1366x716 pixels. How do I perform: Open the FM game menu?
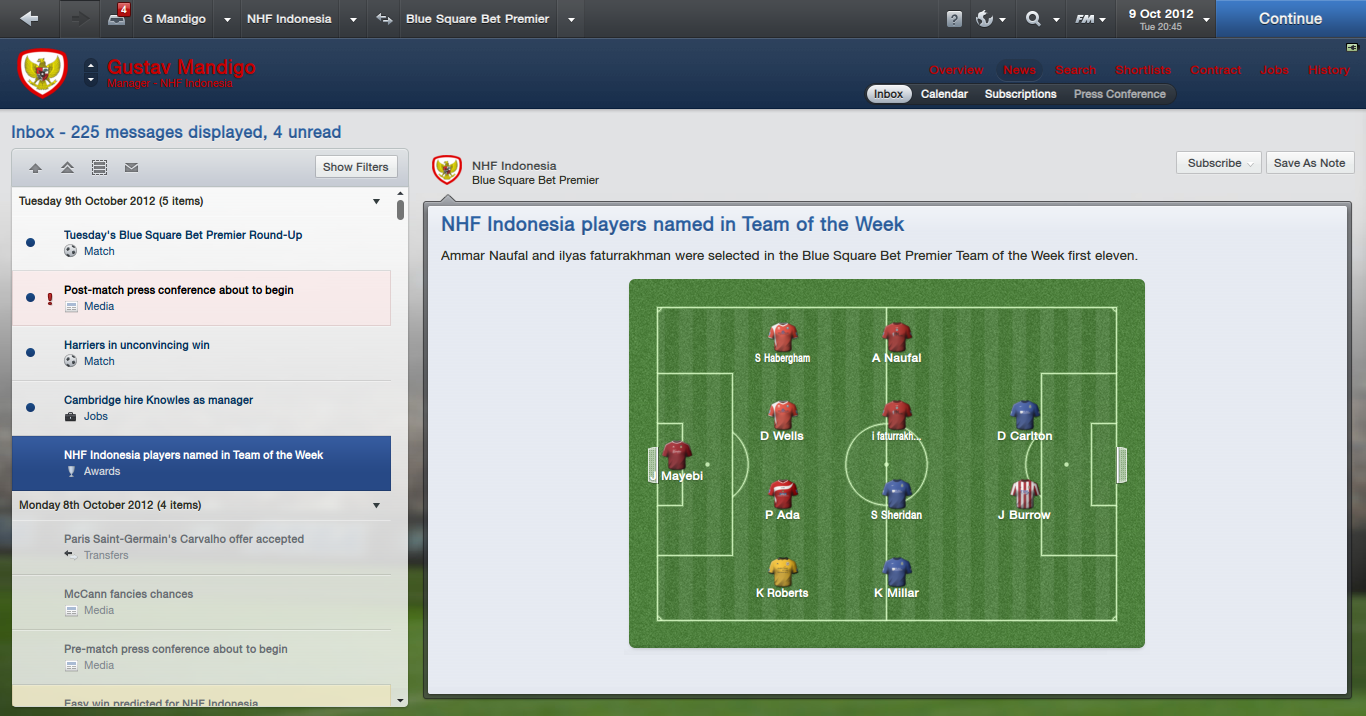(1089, 19)
